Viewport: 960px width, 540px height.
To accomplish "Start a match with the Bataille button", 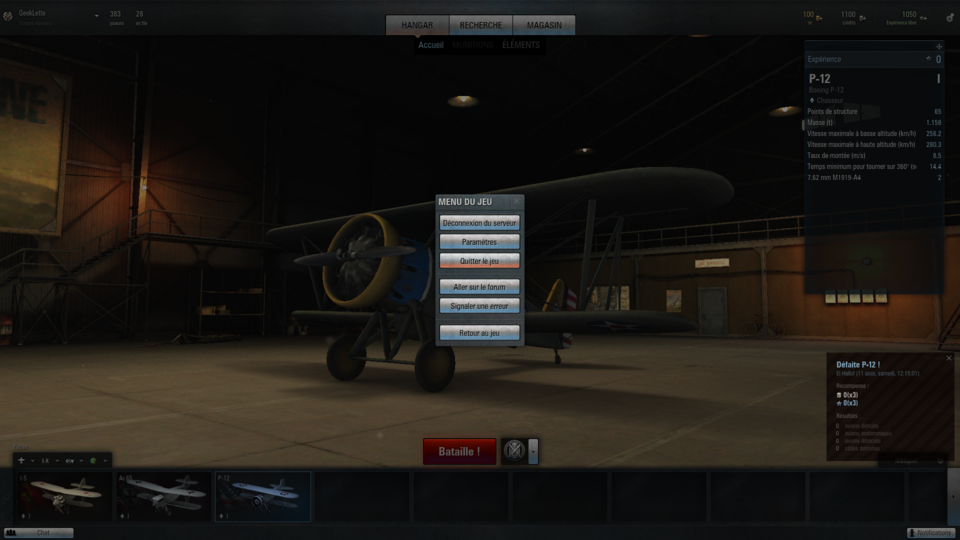I will coord(459,452).
